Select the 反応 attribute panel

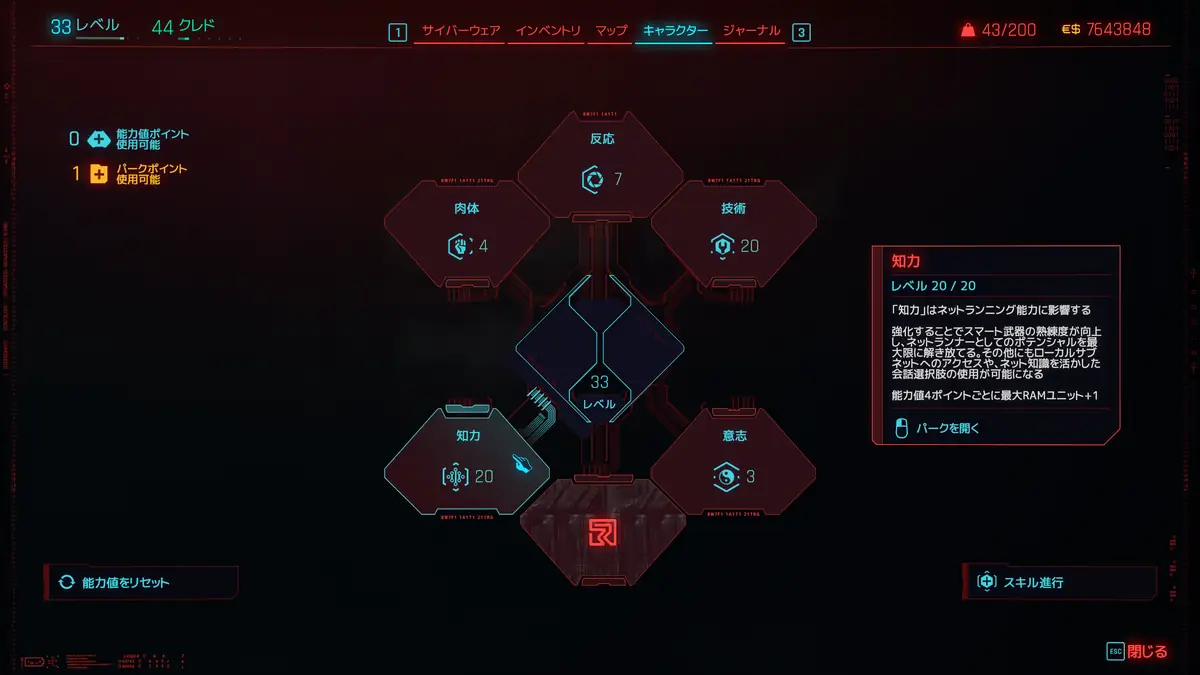[x=601, y=165]
